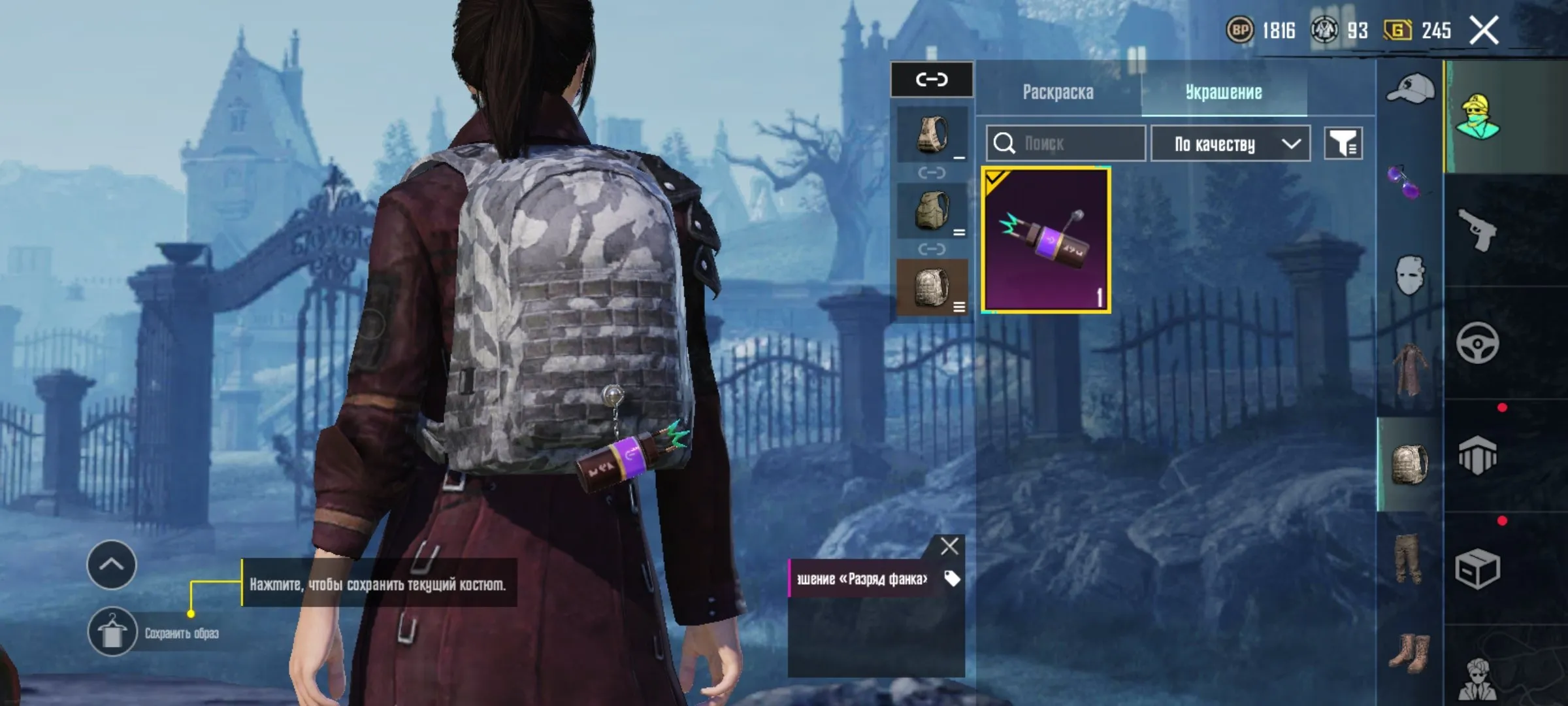Choose the level 1 backpack slot
This screenshot has width=1568, height=706.
click(x=932, y=135)
